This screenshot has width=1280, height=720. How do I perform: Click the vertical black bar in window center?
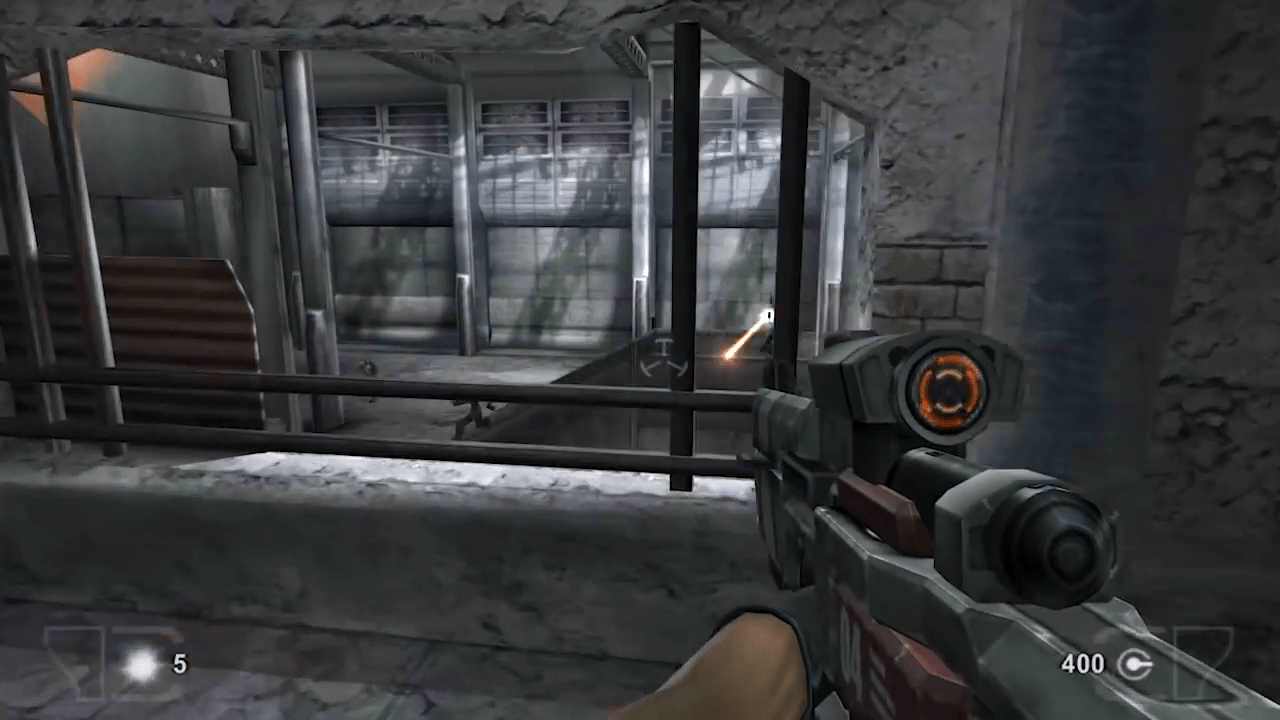pyautogui.click(x=685, y=250)
